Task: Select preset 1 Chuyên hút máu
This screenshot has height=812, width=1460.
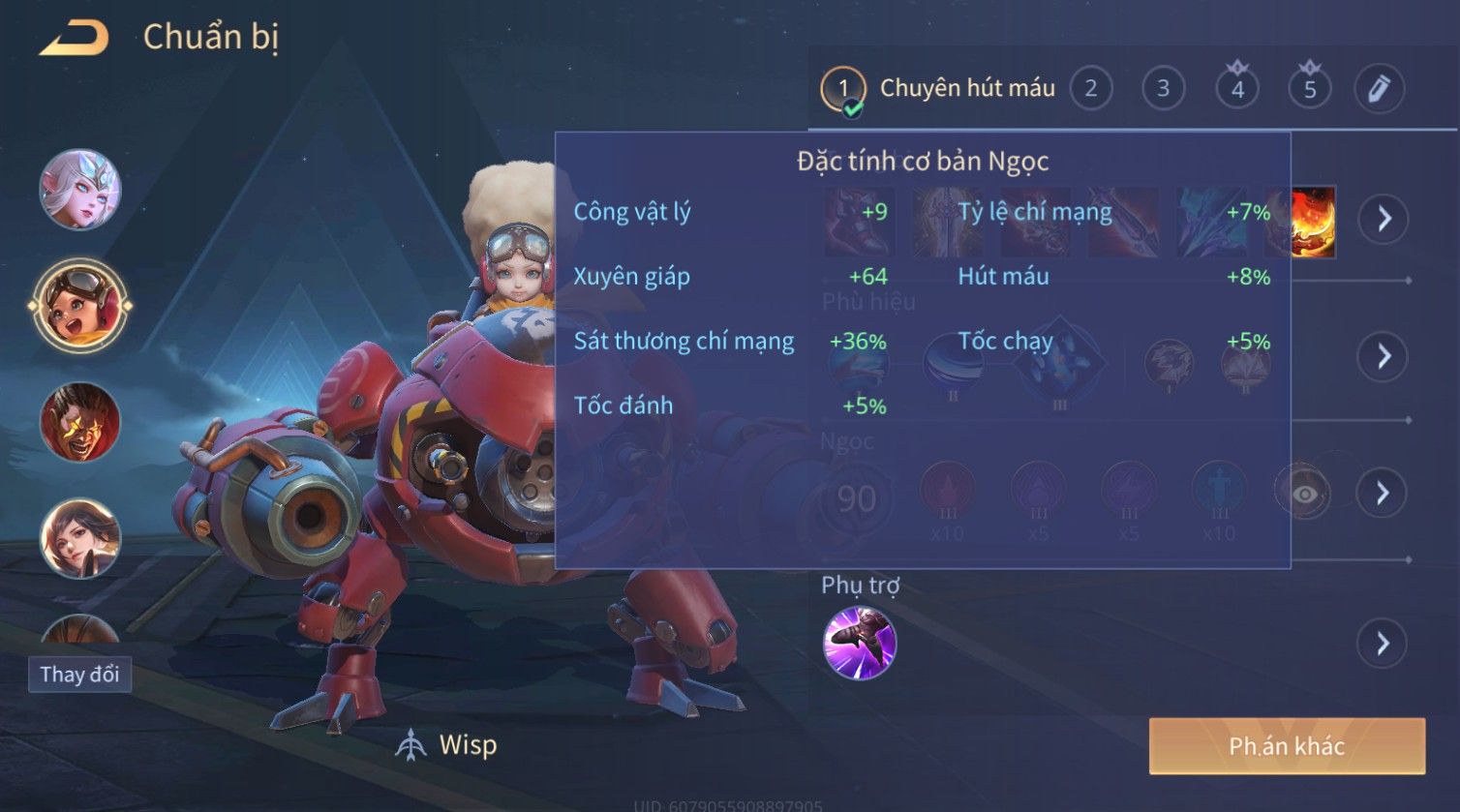Action: [843, 89]
